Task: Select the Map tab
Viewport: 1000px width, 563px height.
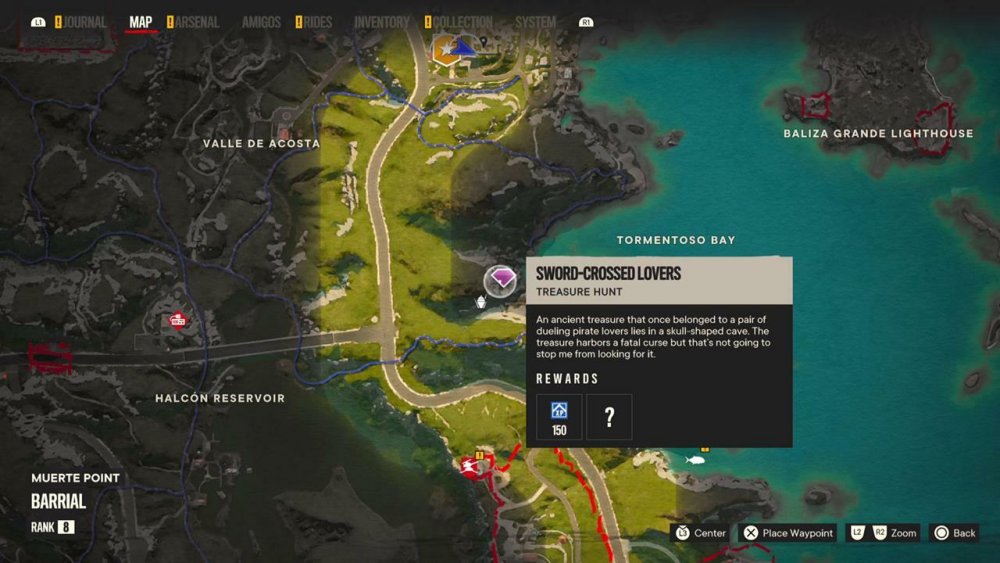Action: [x=141, y=22]
